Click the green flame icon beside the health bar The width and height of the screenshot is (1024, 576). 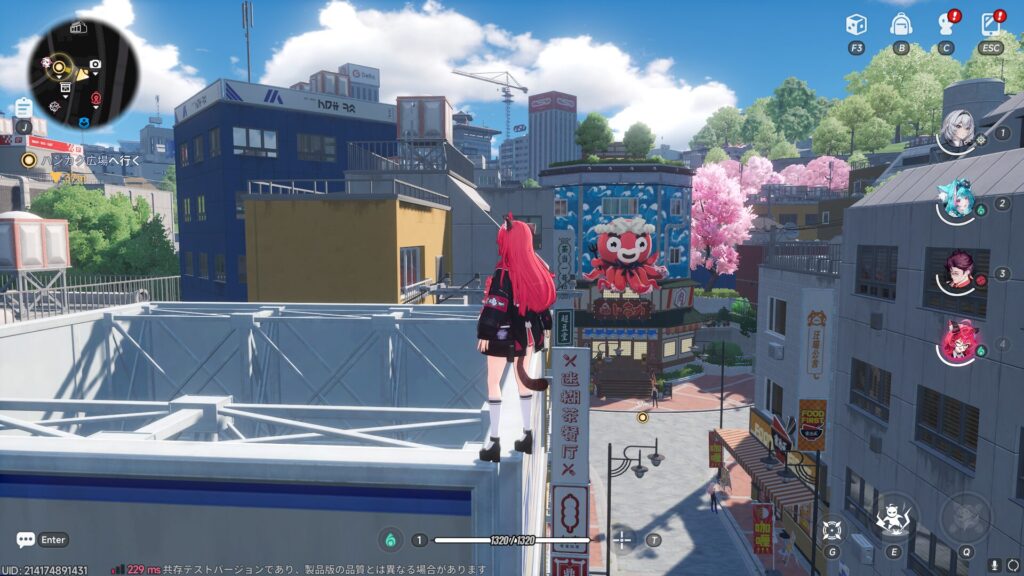click(389, 540)
